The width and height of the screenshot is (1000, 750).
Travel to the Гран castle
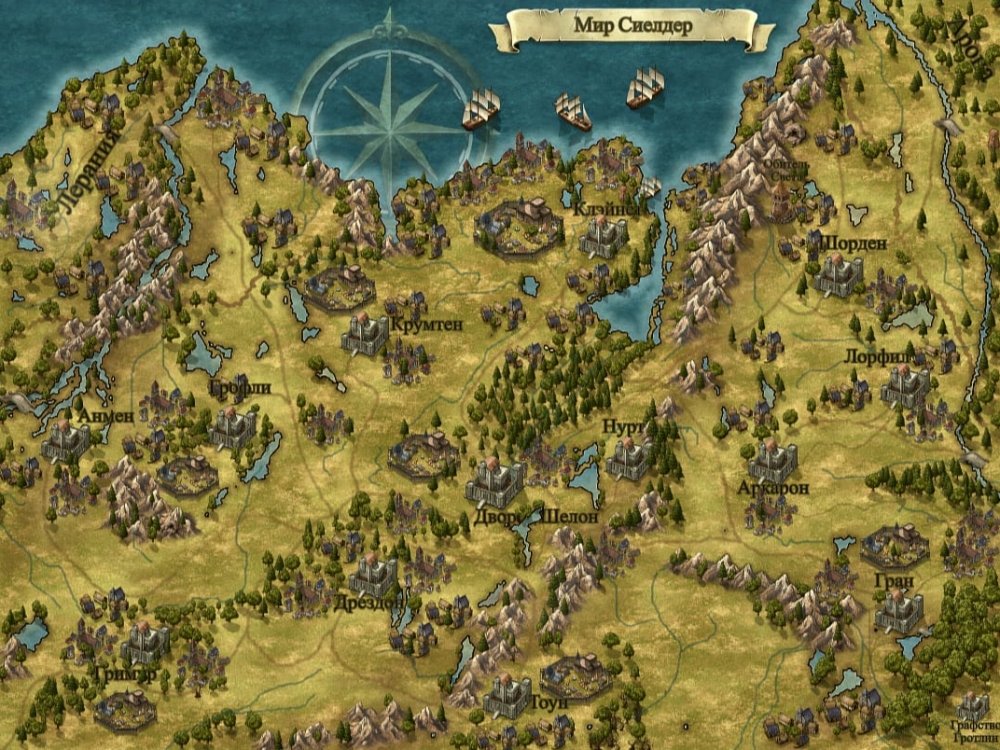pos(898,610)
